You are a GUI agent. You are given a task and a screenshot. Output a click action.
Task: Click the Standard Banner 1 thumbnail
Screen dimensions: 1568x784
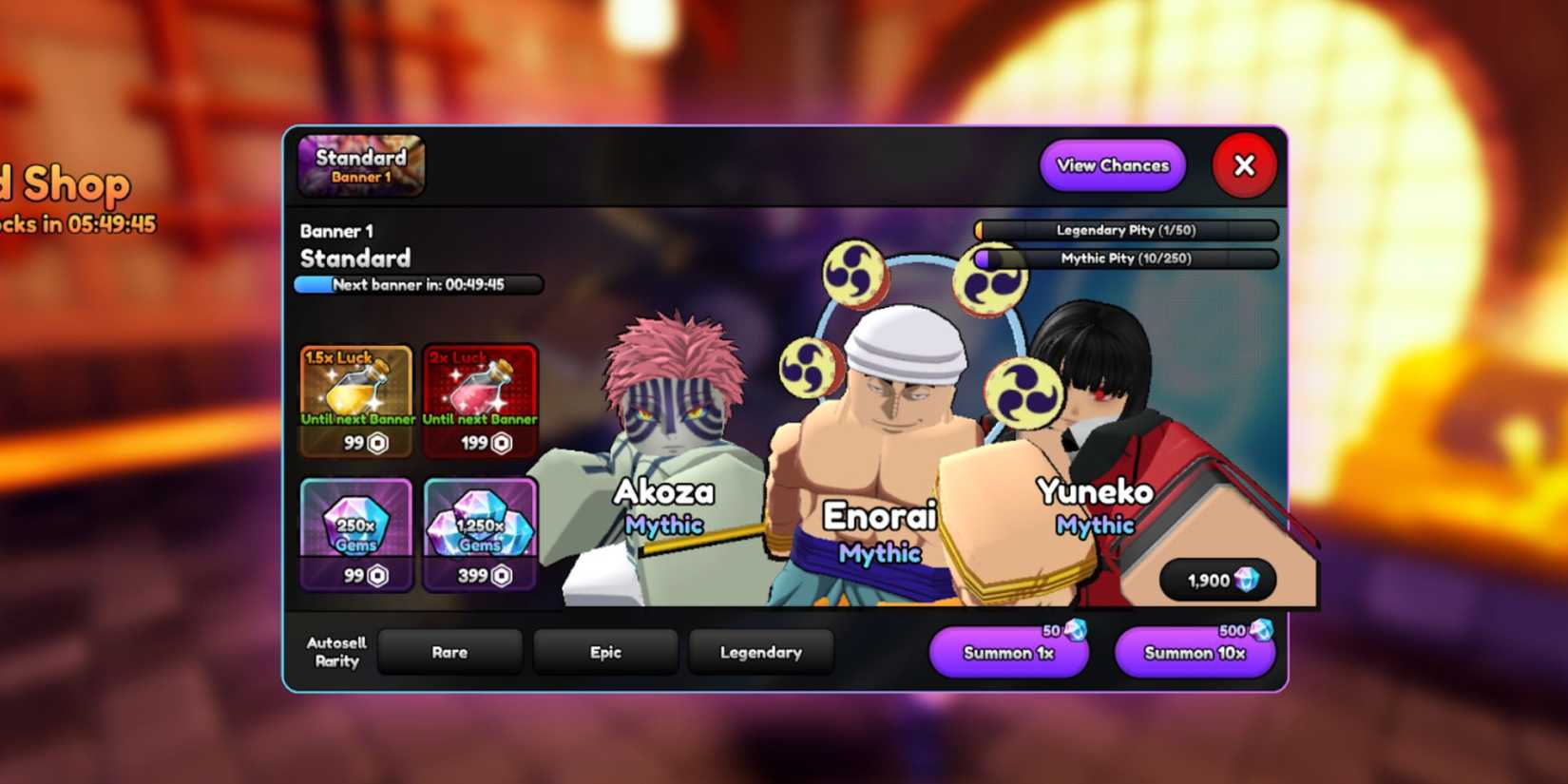coord(361,165)
